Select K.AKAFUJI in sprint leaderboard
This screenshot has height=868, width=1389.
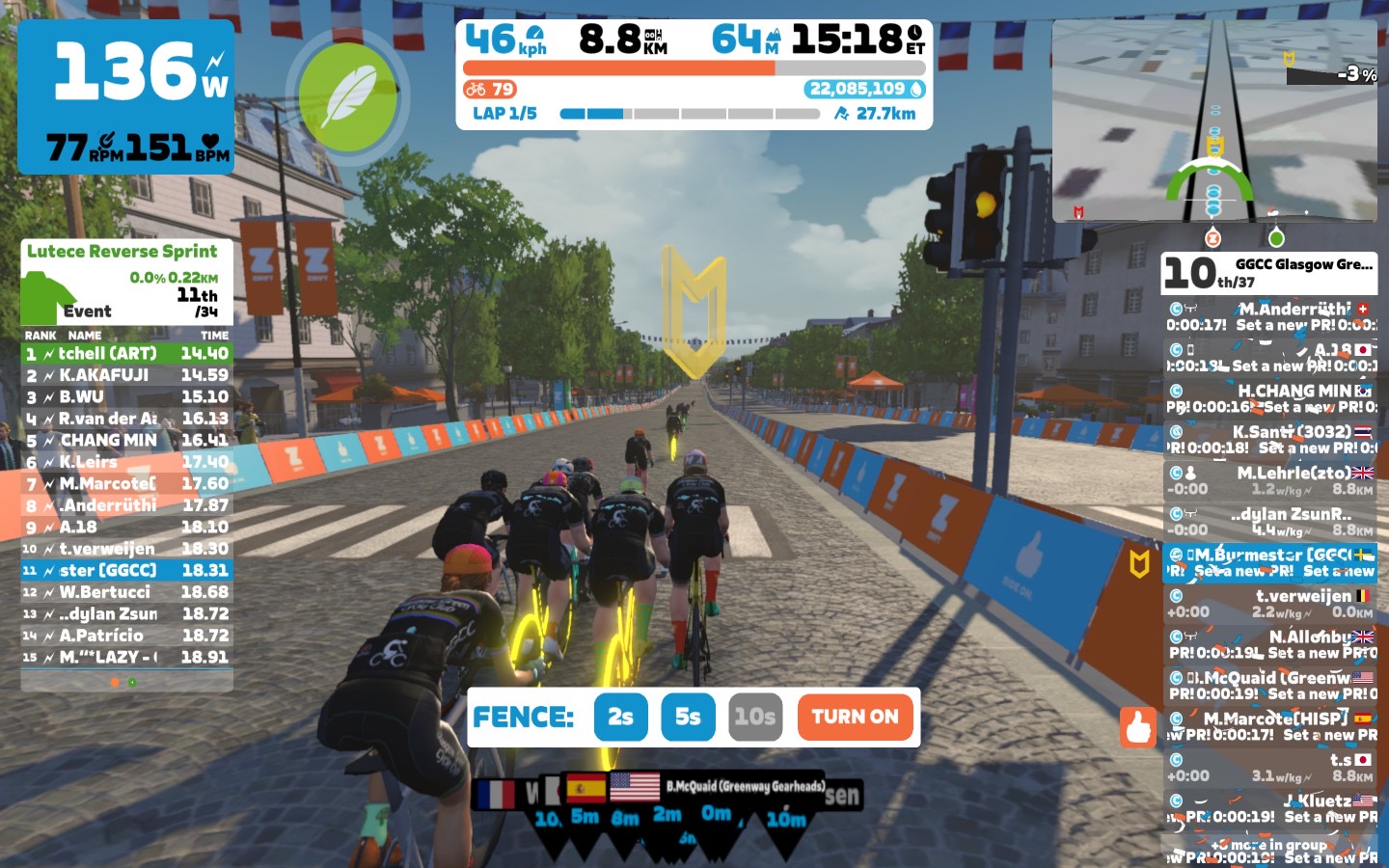[x=126, y=375]
